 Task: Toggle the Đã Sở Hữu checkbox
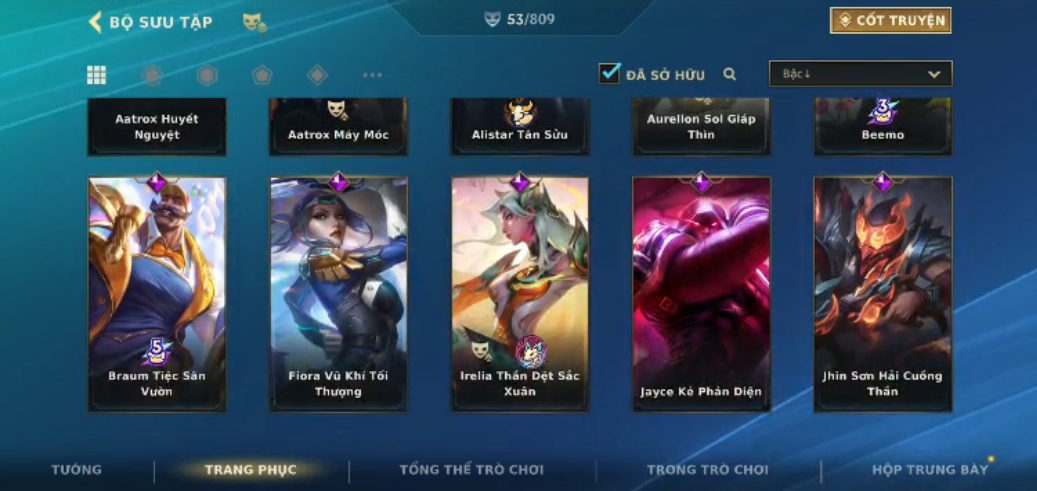coord(609,73)
